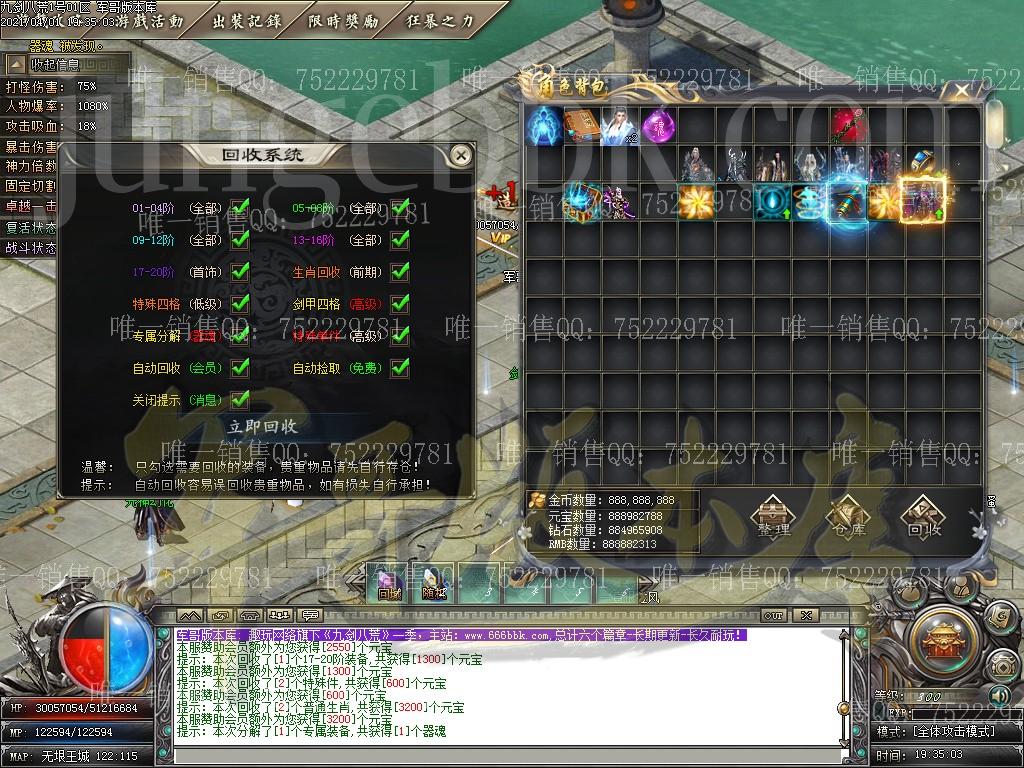Open the 仓库 warehouse from bag

point(849,518)
